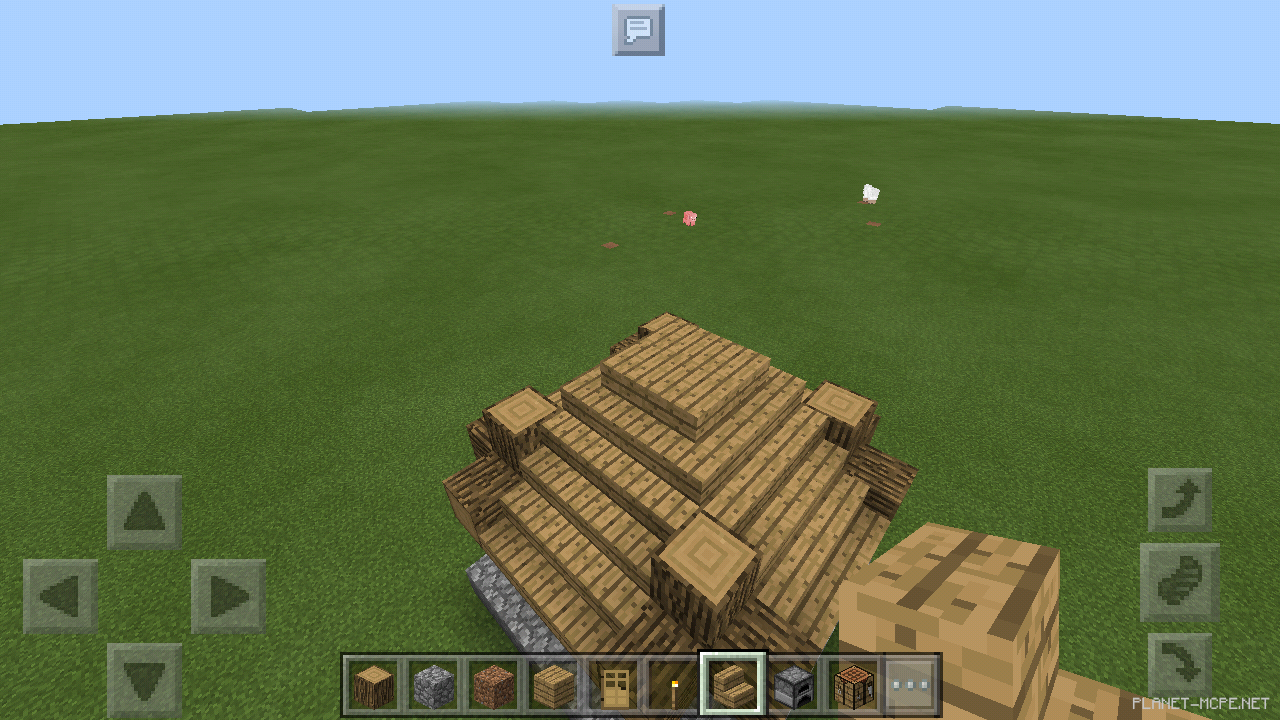Open the chat button at top center
Image resolution: width=1280 pixels, height=720 pixels.
pos(637,30)
